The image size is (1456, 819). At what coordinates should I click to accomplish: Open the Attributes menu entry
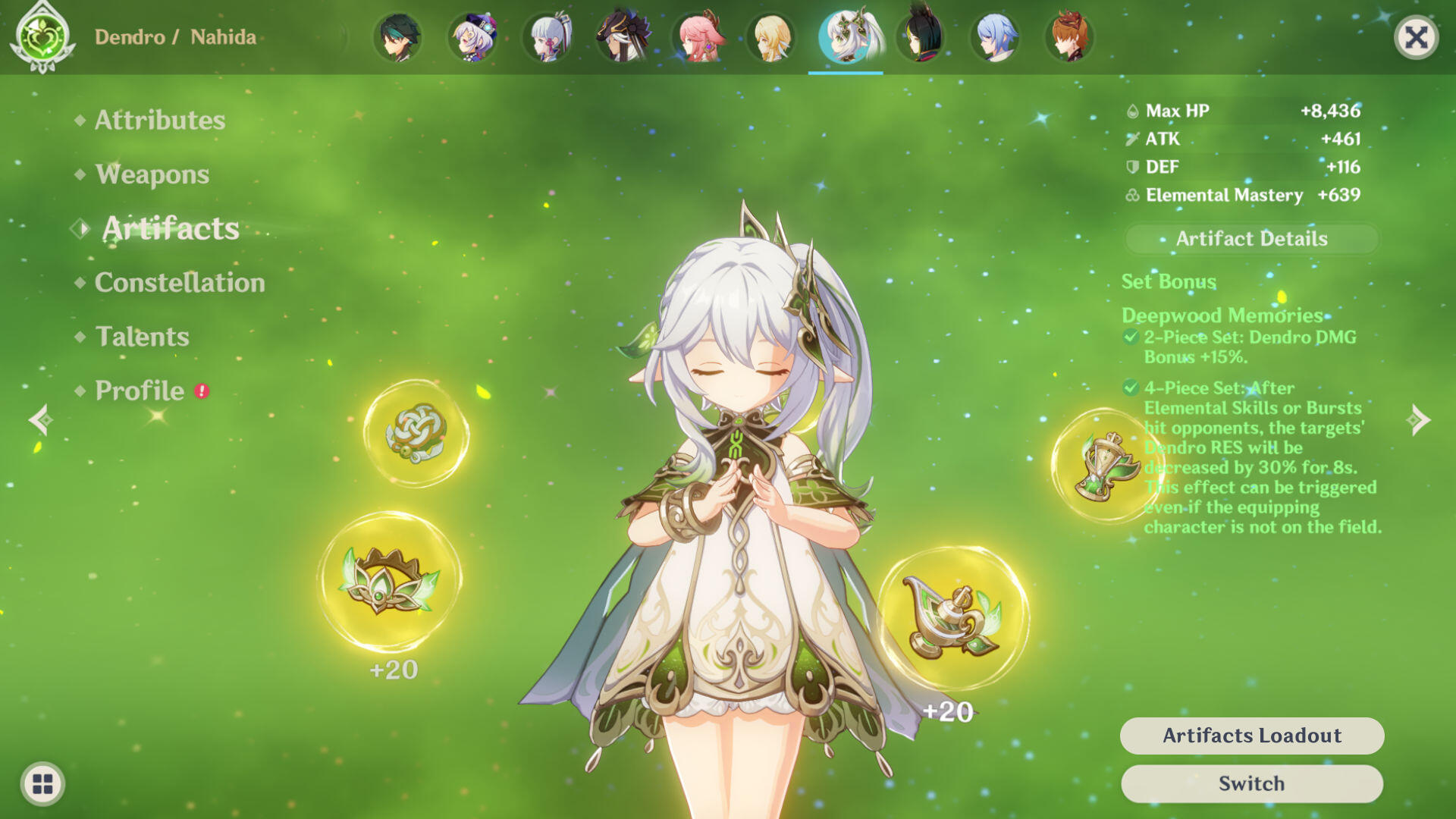click(159, 120)
